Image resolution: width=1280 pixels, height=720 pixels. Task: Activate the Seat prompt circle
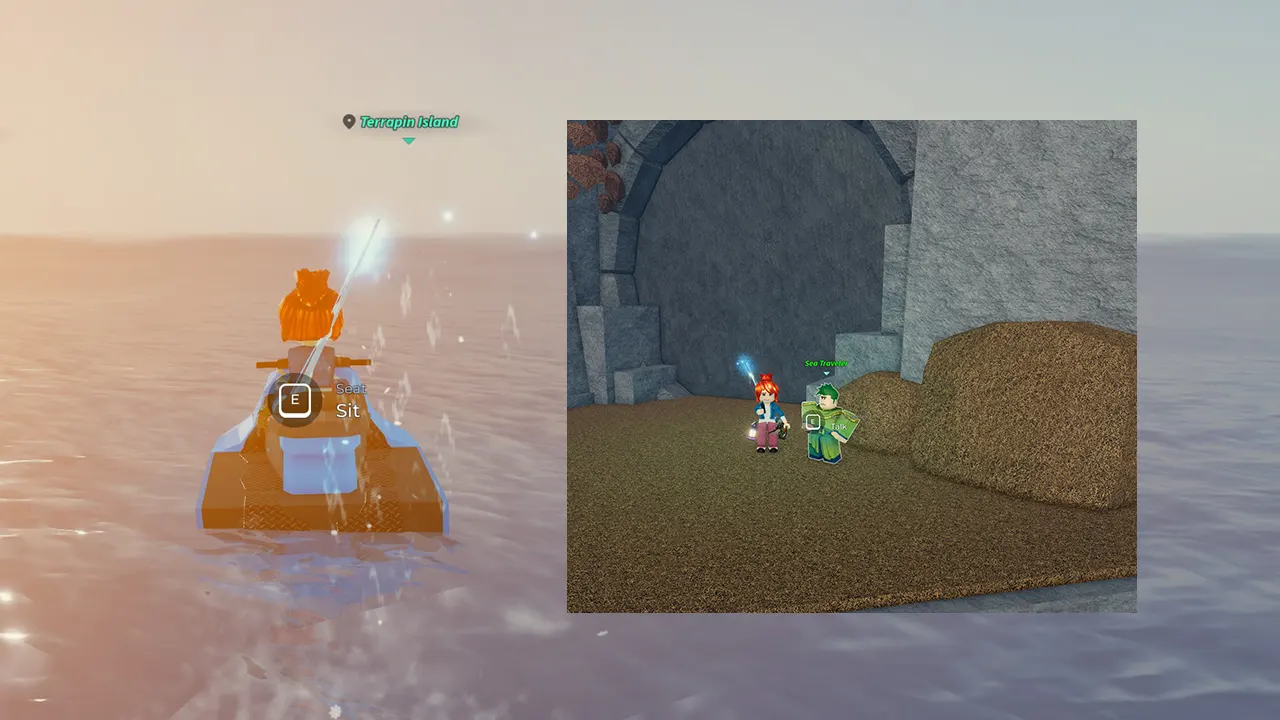pos(295,399)
